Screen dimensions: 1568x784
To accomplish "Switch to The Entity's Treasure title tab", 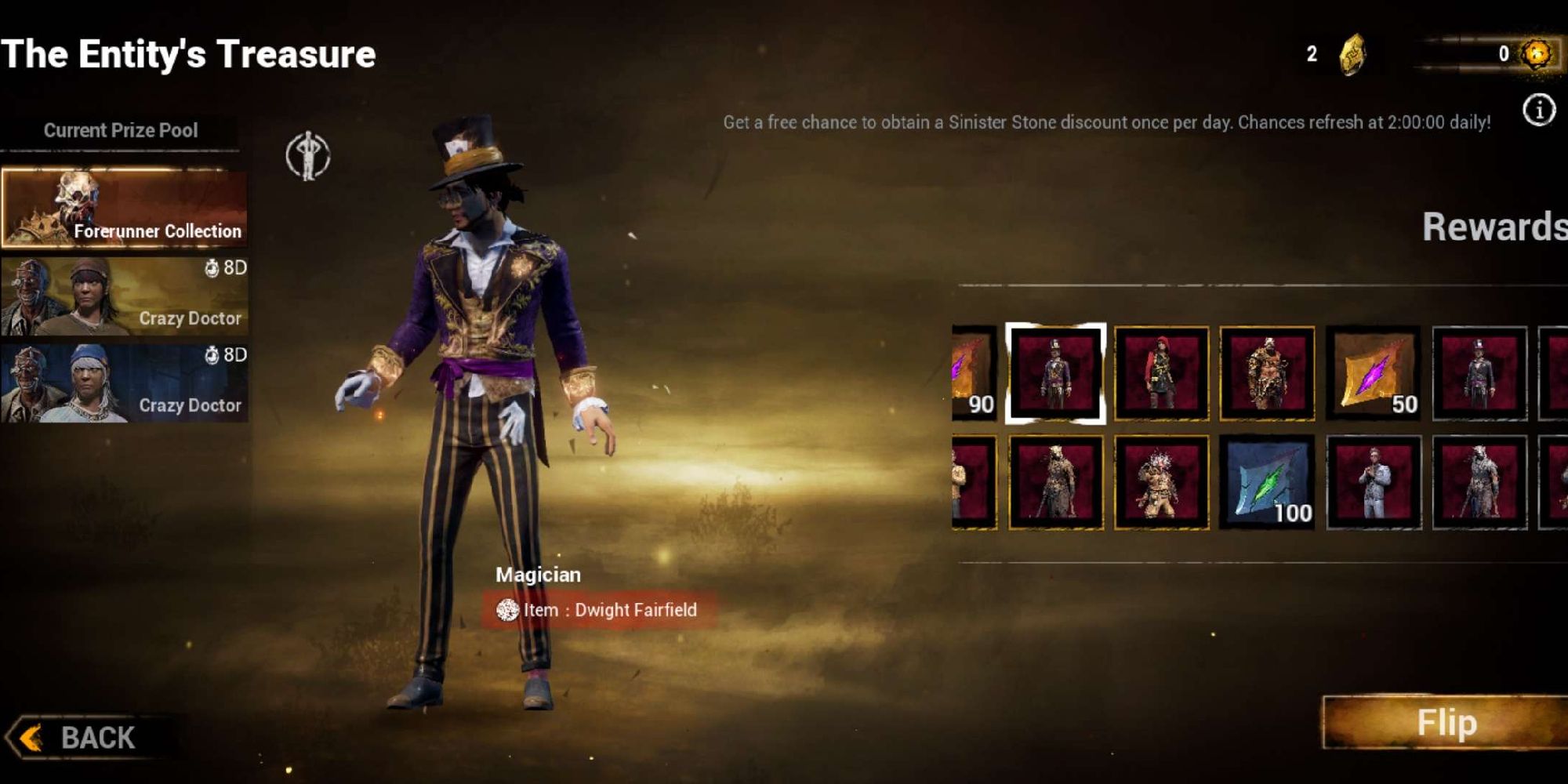I will pos(188,53).
